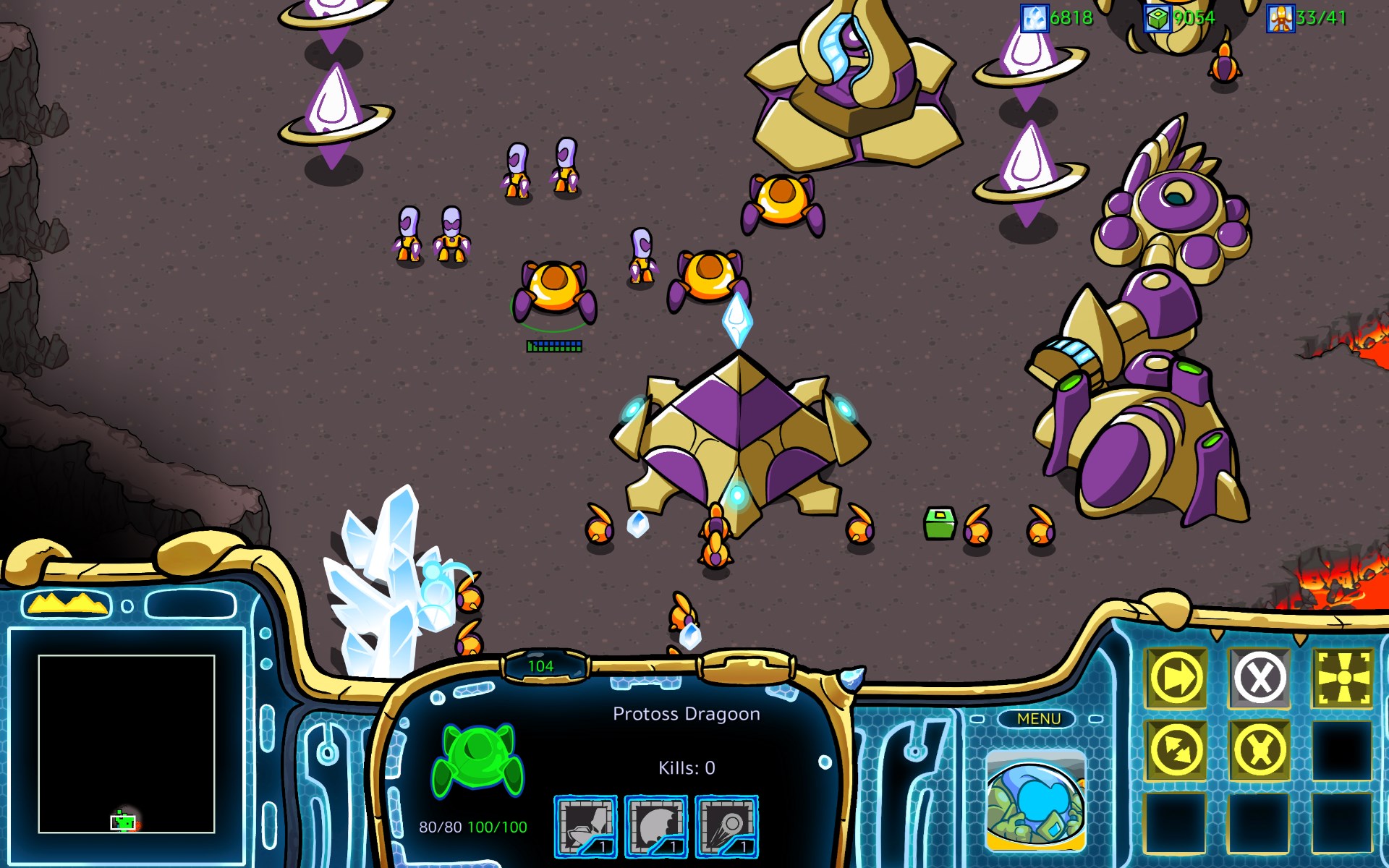Inspect the phase disruptor weapon icon
The height and width of the screenshot is (868, 1389).
pyautogui.click(x=726, y=827)
